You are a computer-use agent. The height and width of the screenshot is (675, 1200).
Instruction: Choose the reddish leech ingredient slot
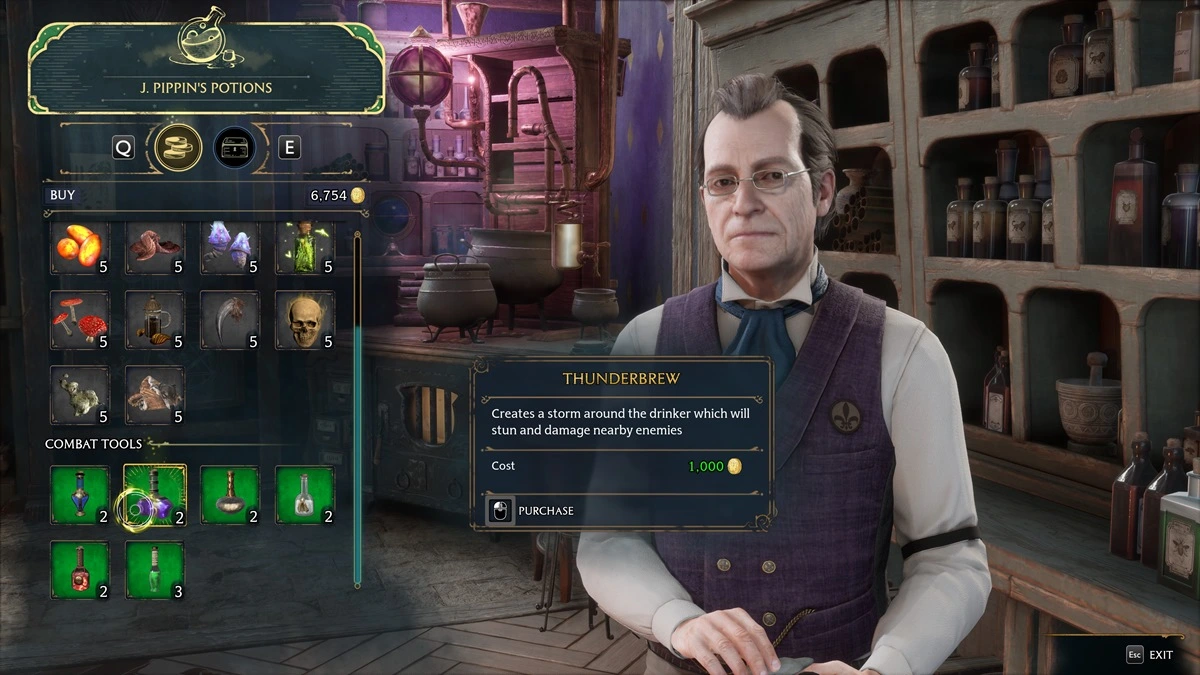pos(155,248)
